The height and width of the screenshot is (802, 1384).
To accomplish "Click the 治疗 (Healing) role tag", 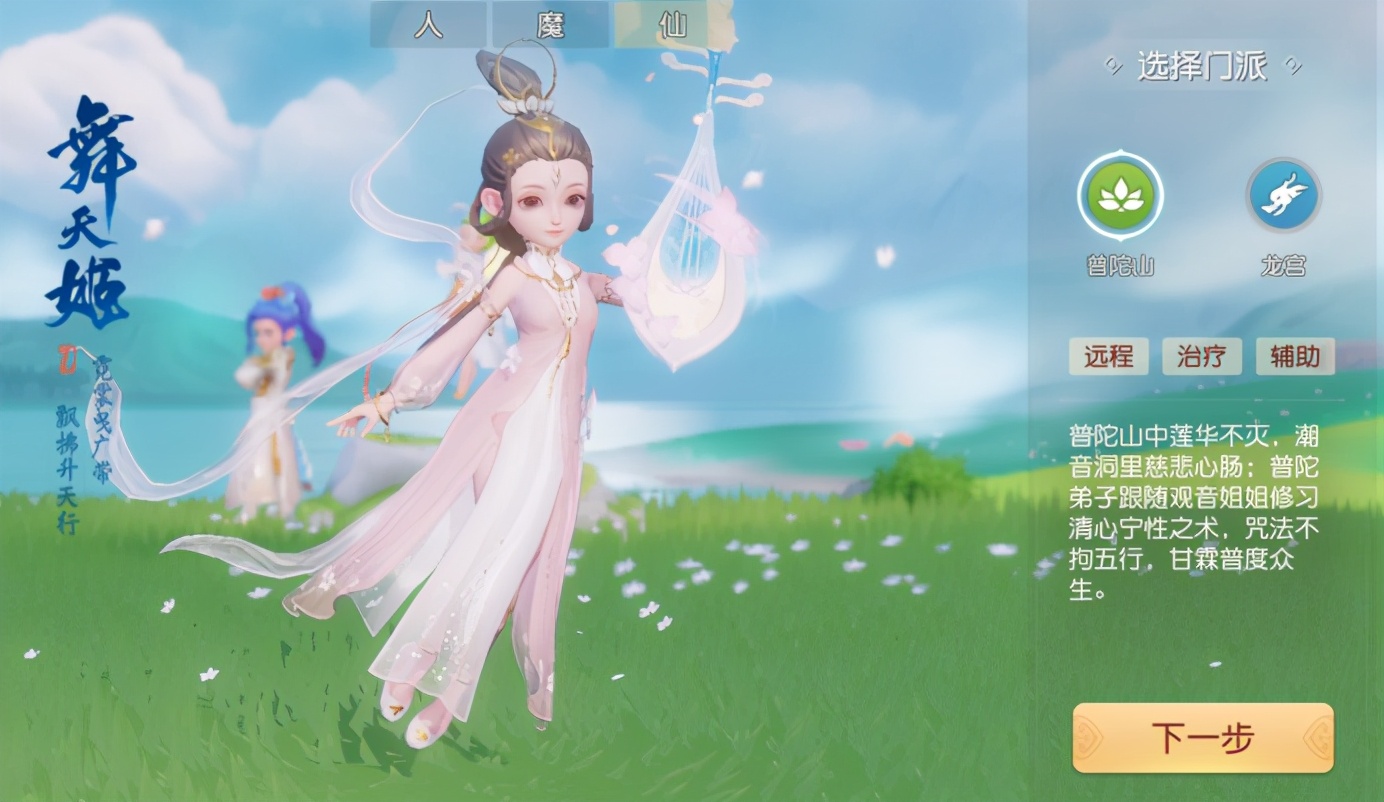I will coord(1202,356).
